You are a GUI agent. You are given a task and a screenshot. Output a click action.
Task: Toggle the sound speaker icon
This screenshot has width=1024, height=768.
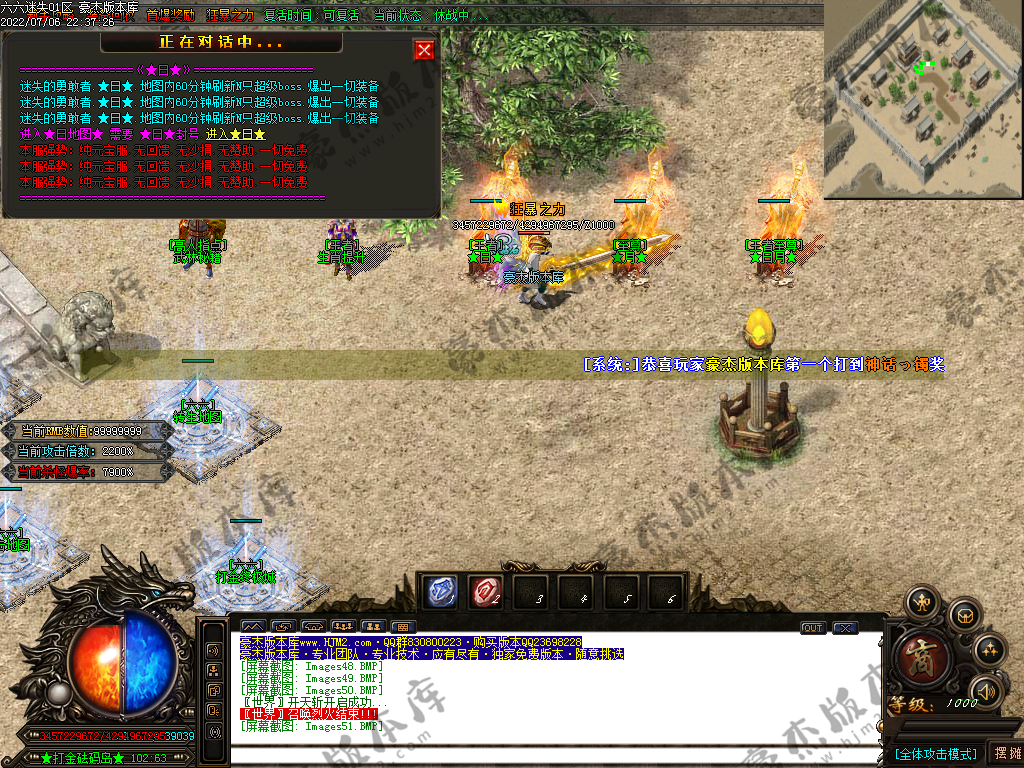(x=986, y=690)
